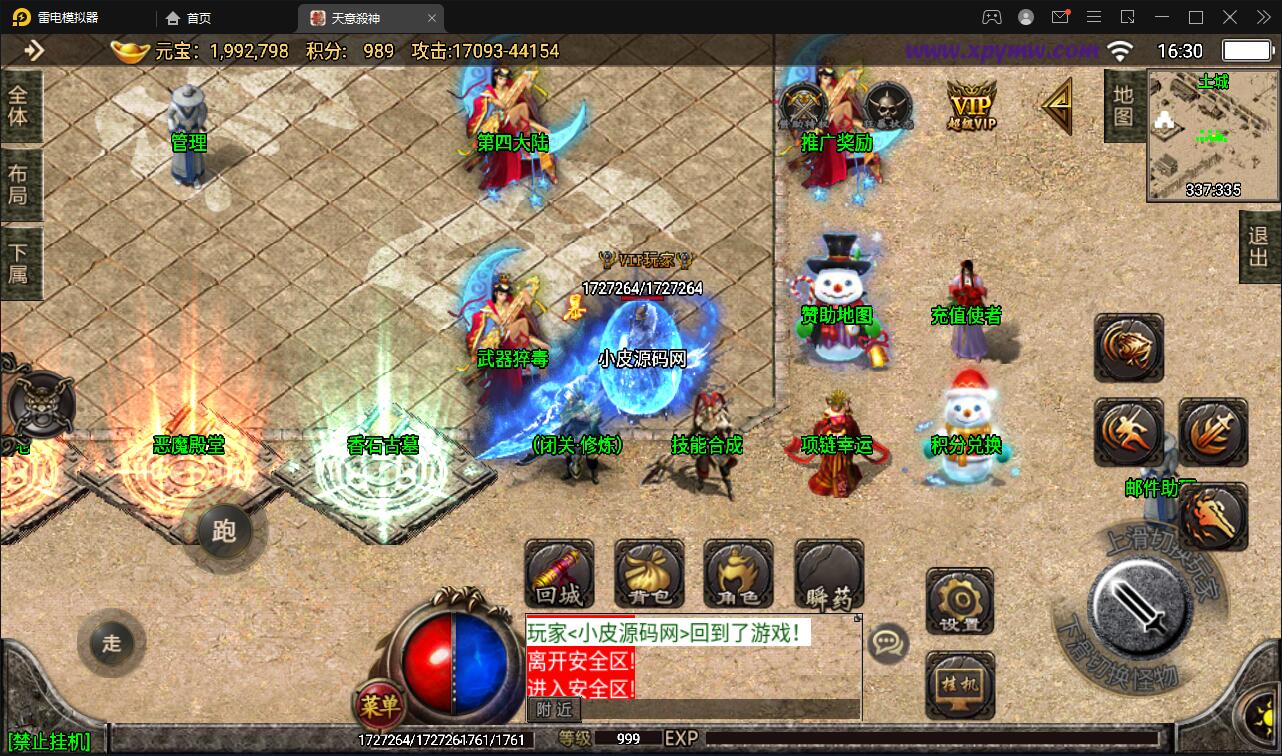Open the 设置 settings gear icon

(x=959, y=601)
